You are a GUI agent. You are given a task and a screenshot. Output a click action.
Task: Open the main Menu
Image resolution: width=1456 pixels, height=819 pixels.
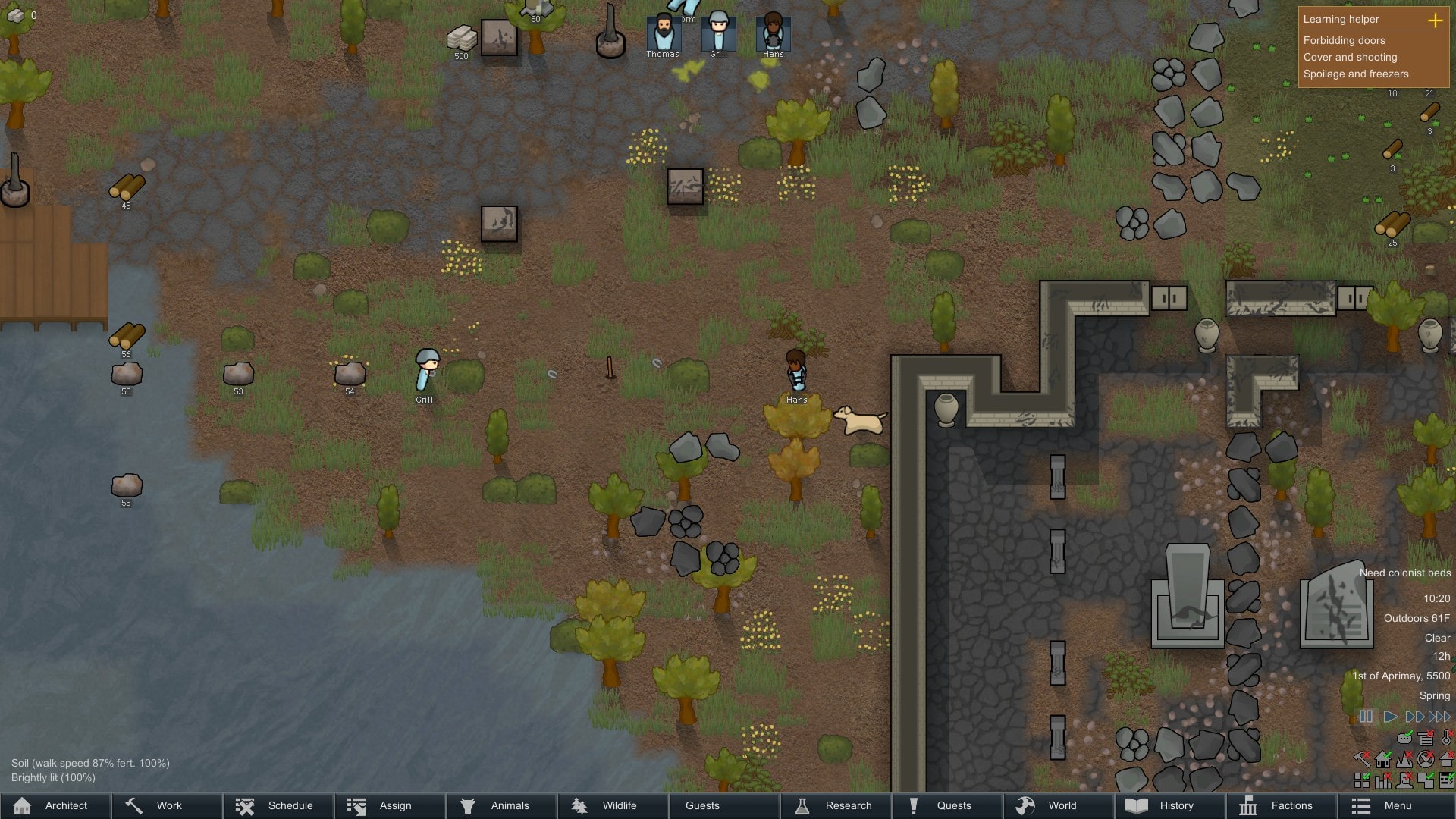click(1392, 805)
